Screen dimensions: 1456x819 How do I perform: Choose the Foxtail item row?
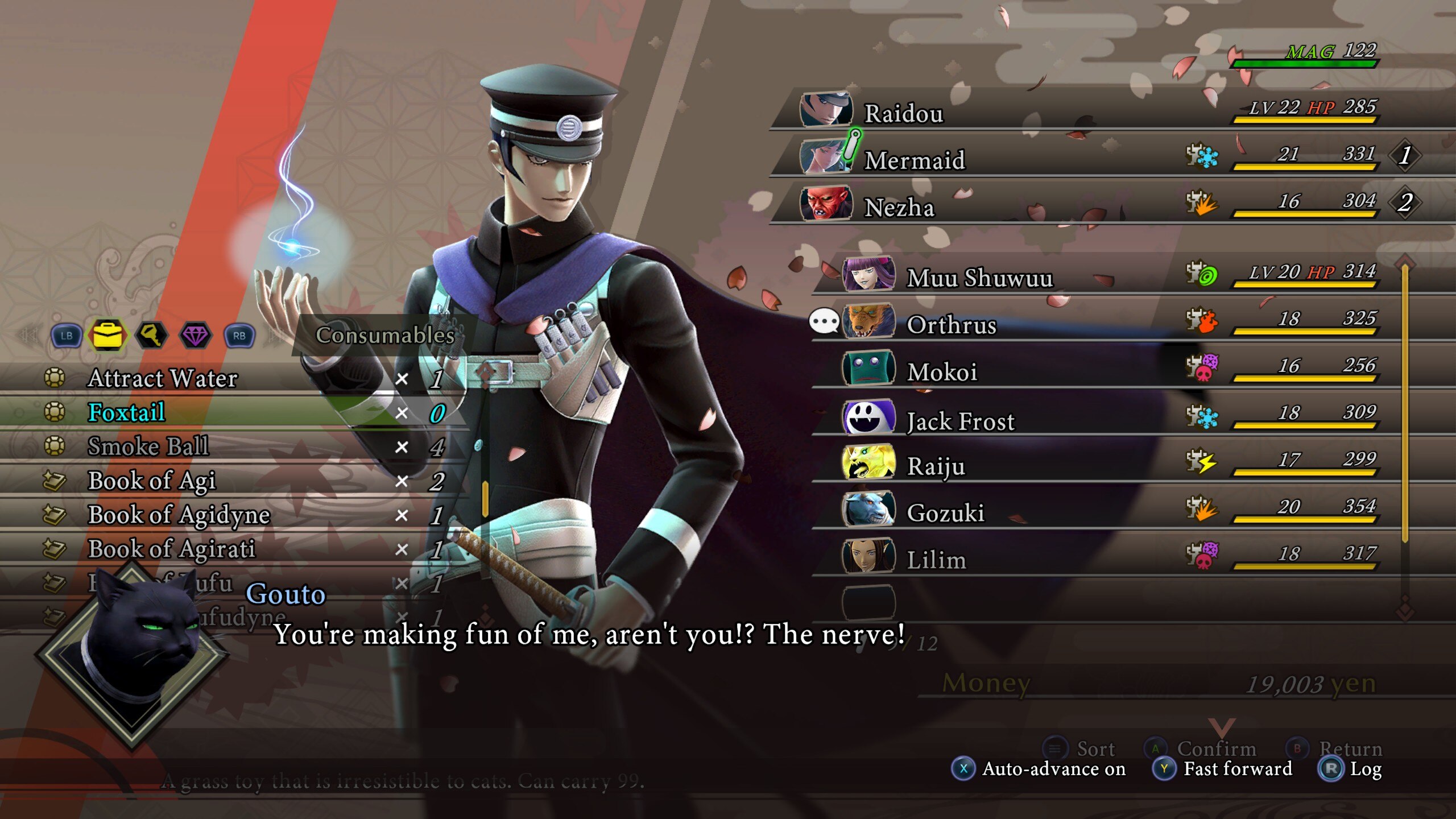(x=126, y=413)
